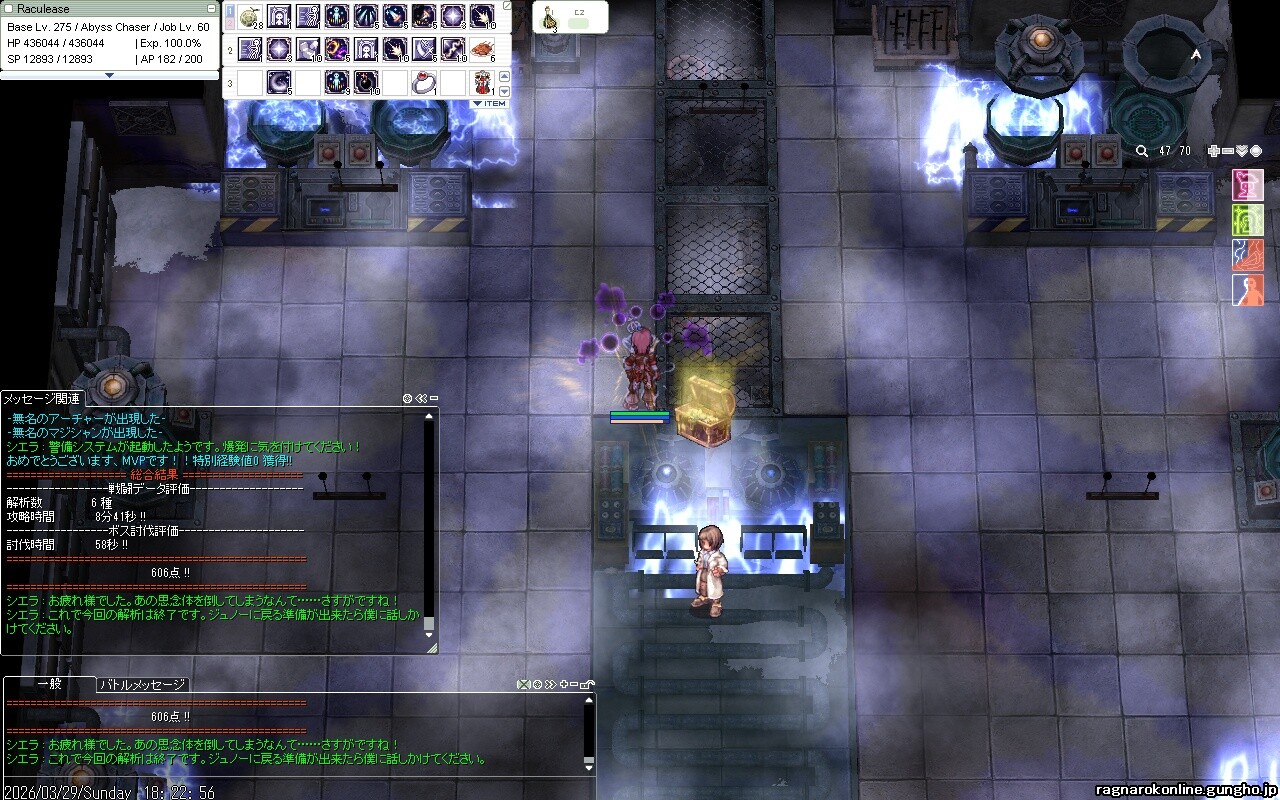Zoom in the minimap with the plus button
Image resolution: width=1280 pixels, height=800 pixels.
1214,151
